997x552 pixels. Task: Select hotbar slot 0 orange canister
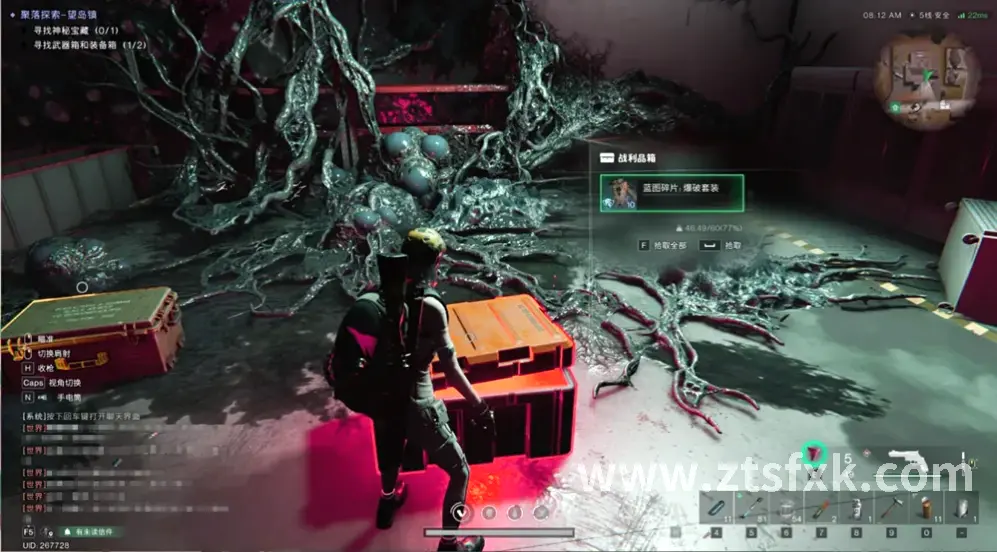(x=926, y=506)
